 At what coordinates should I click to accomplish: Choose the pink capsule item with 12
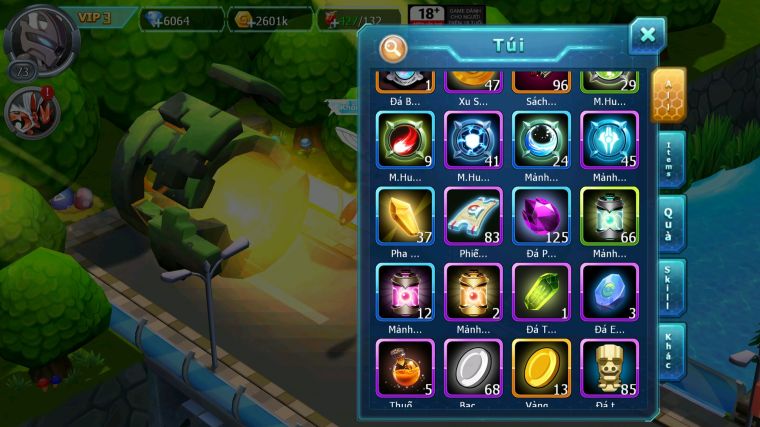click(405, 292)
